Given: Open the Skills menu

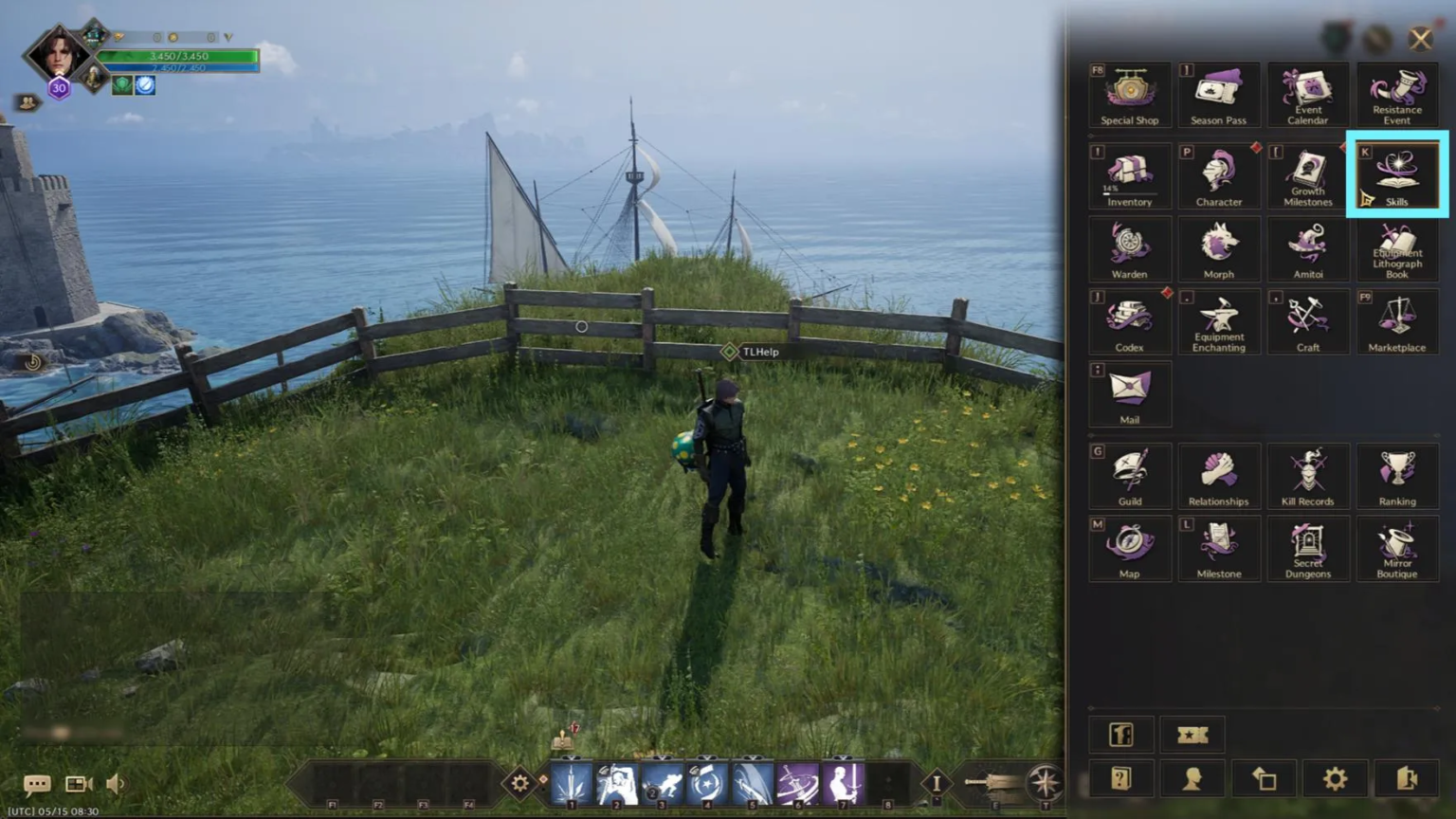Looking at the screenshot, I should [x=1395, y=175].
